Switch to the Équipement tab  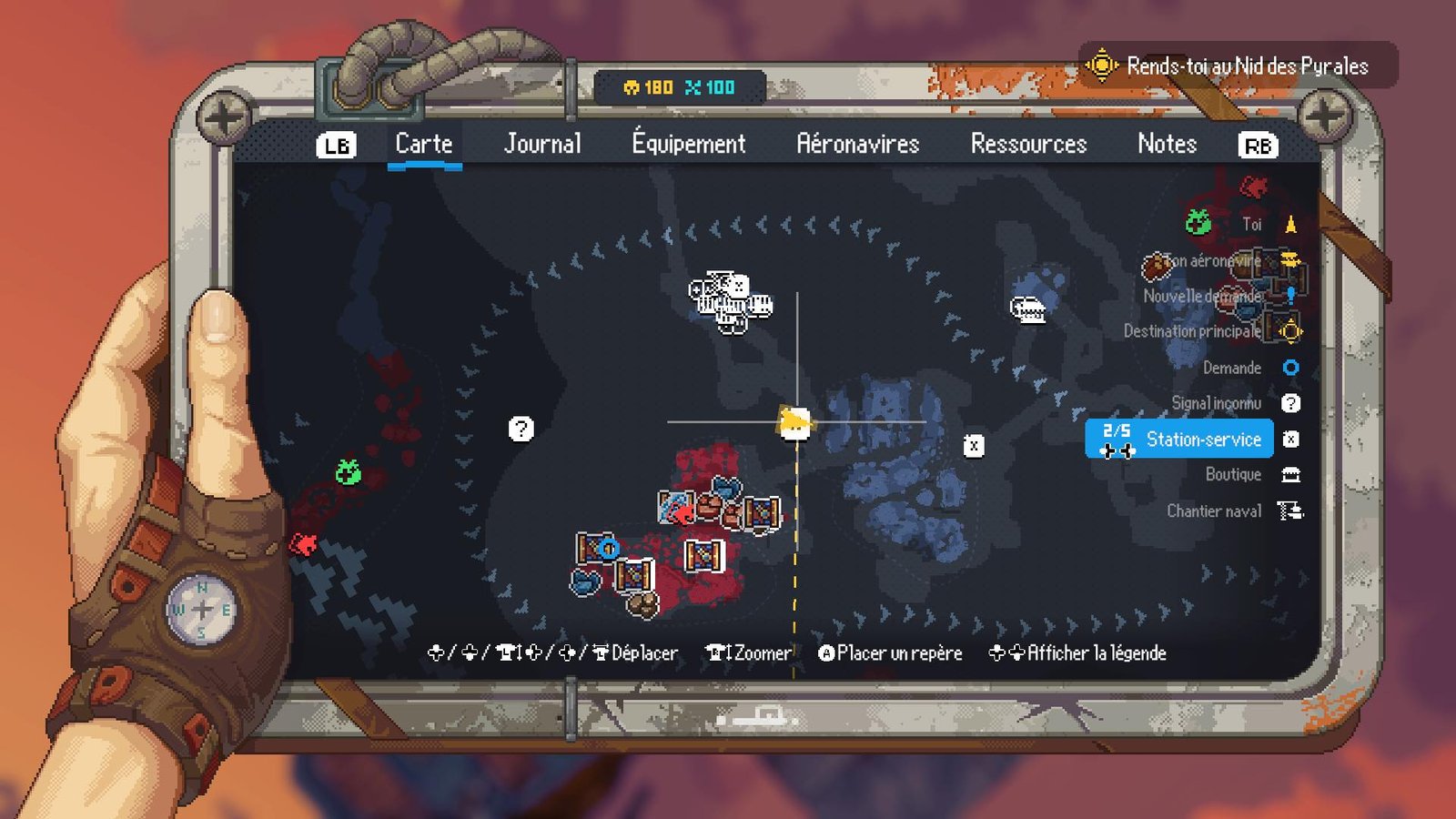[689, 144]
